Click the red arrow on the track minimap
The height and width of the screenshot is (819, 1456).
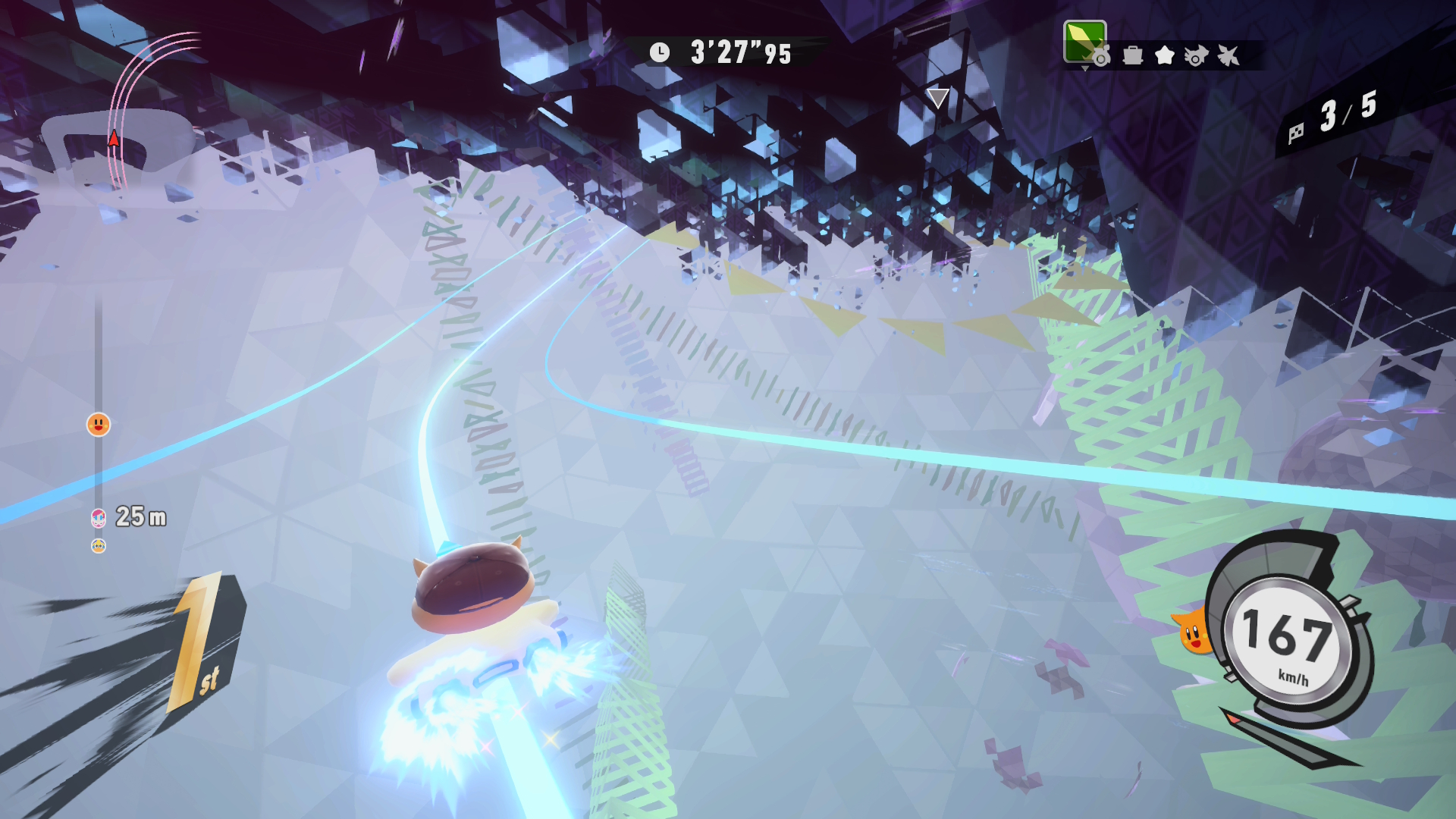pyautogui.click(x=114, y=138)
